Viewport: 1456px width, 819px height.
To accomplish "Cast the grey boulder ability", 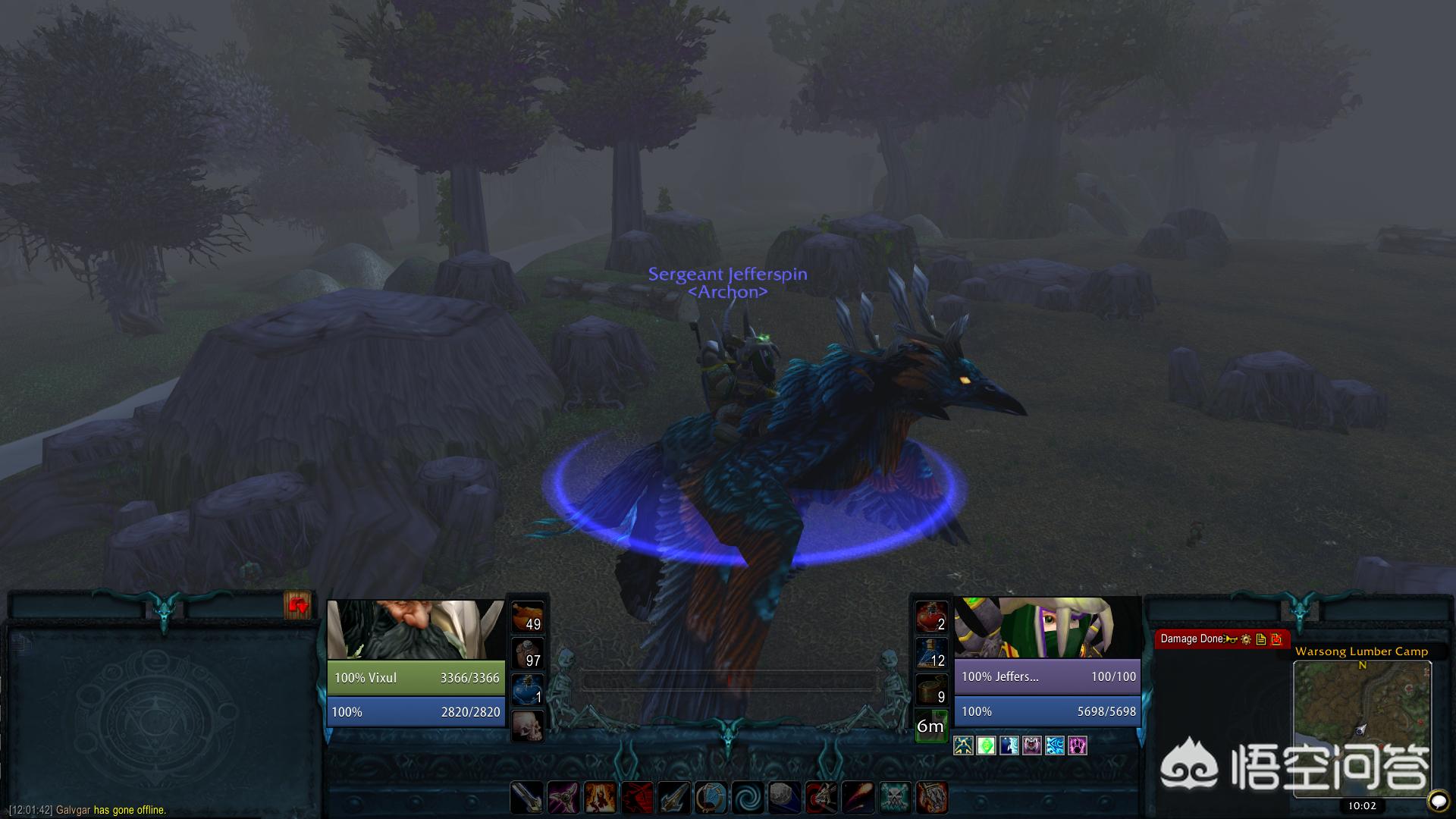I will (785, 798).
